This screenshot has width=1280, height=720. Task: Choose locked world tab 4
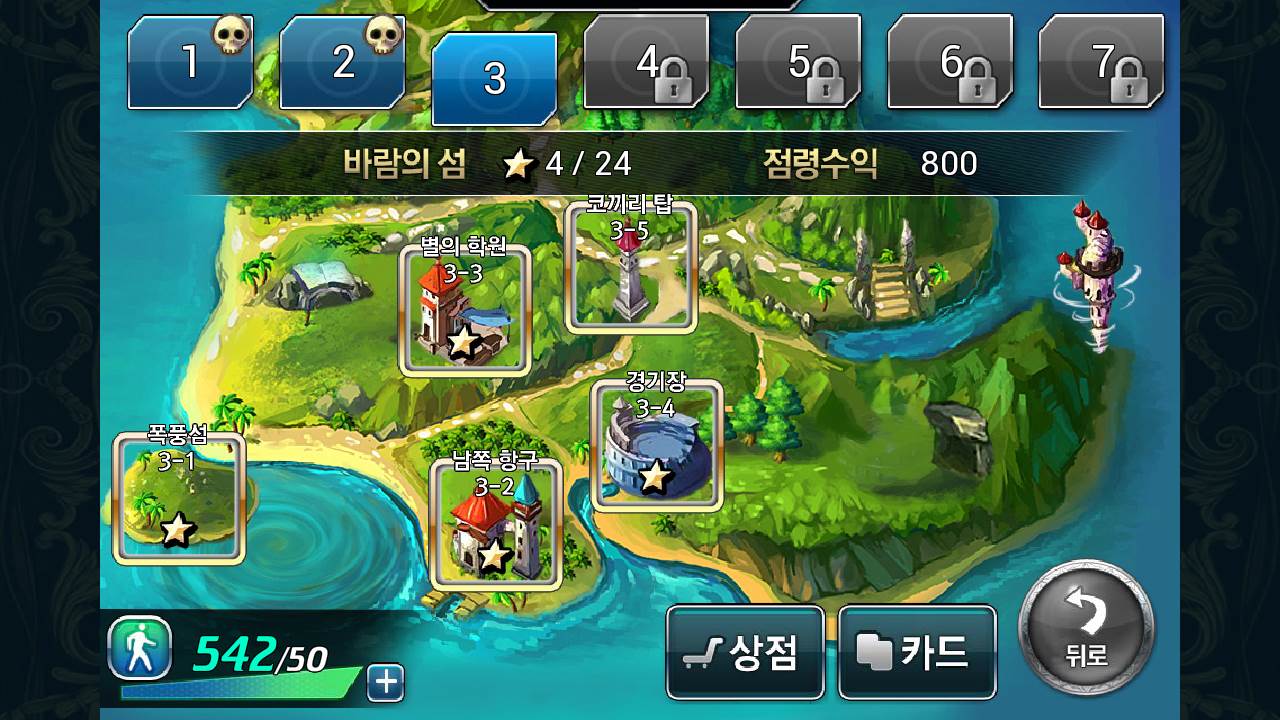[x=646, y=63]
